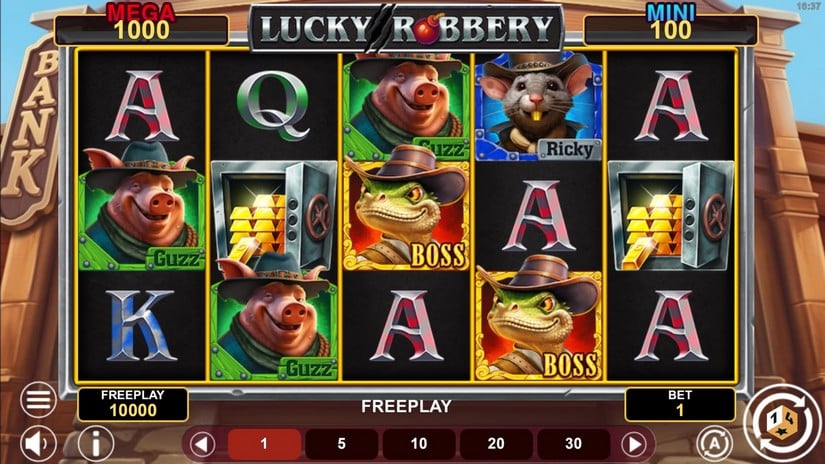Open the hamburger menu

[38, 401]
